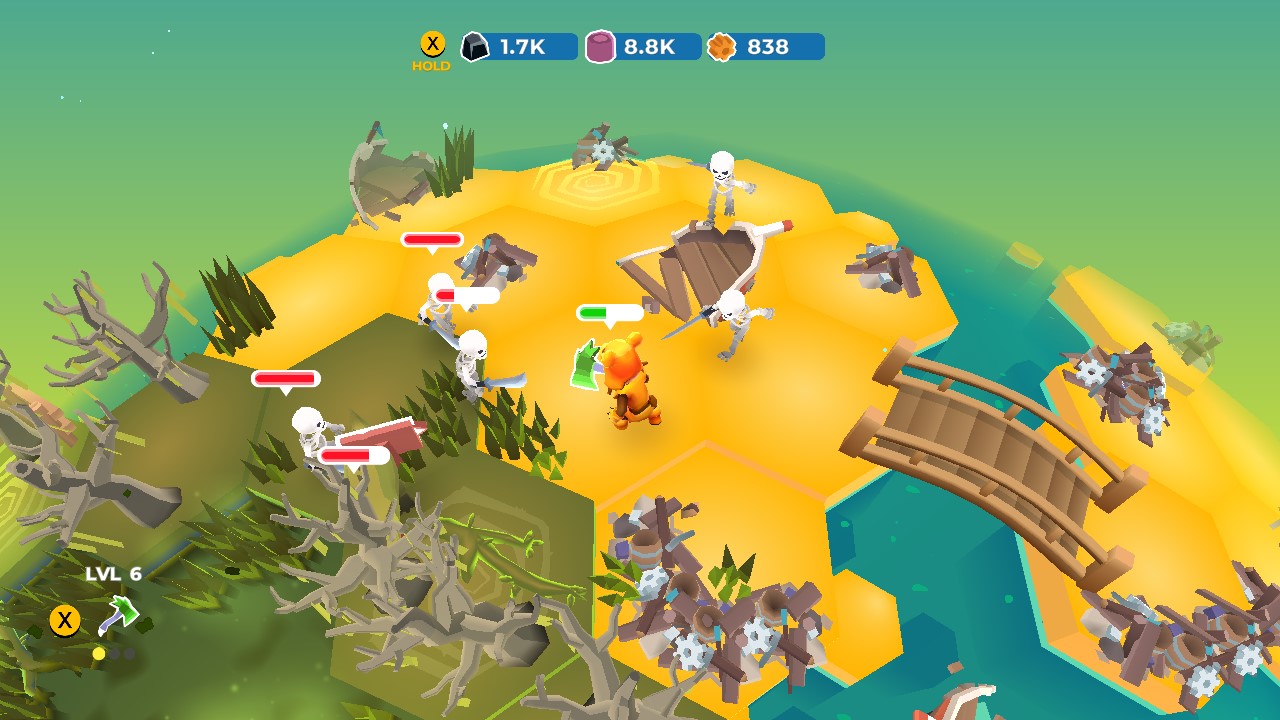The height and width of the screenshot is (720, 1280).
Task: Click the green health bar above the player
Action: [x=611, y=313]
